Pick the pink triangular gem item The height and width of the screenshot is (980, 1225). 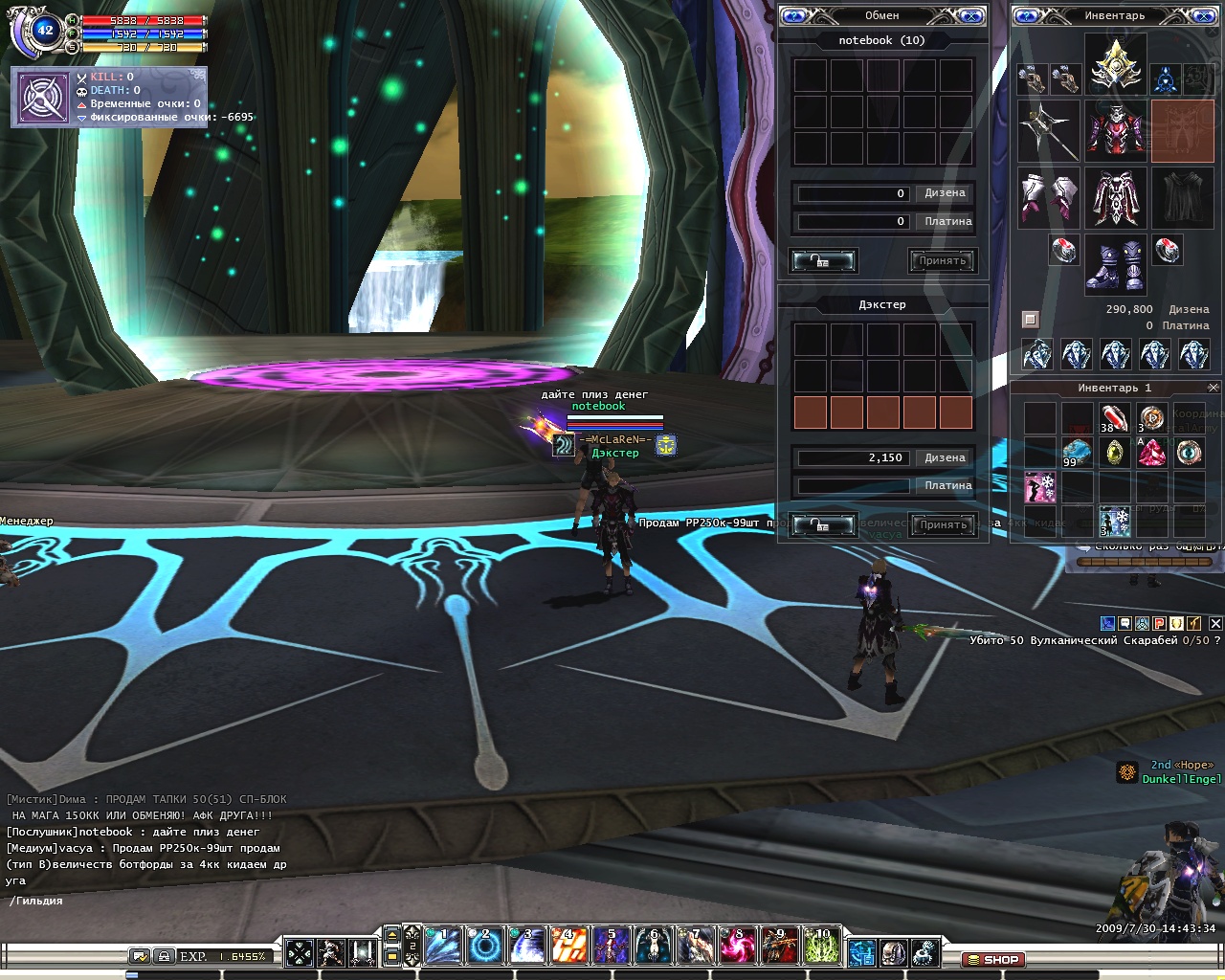pos(1152,452)
